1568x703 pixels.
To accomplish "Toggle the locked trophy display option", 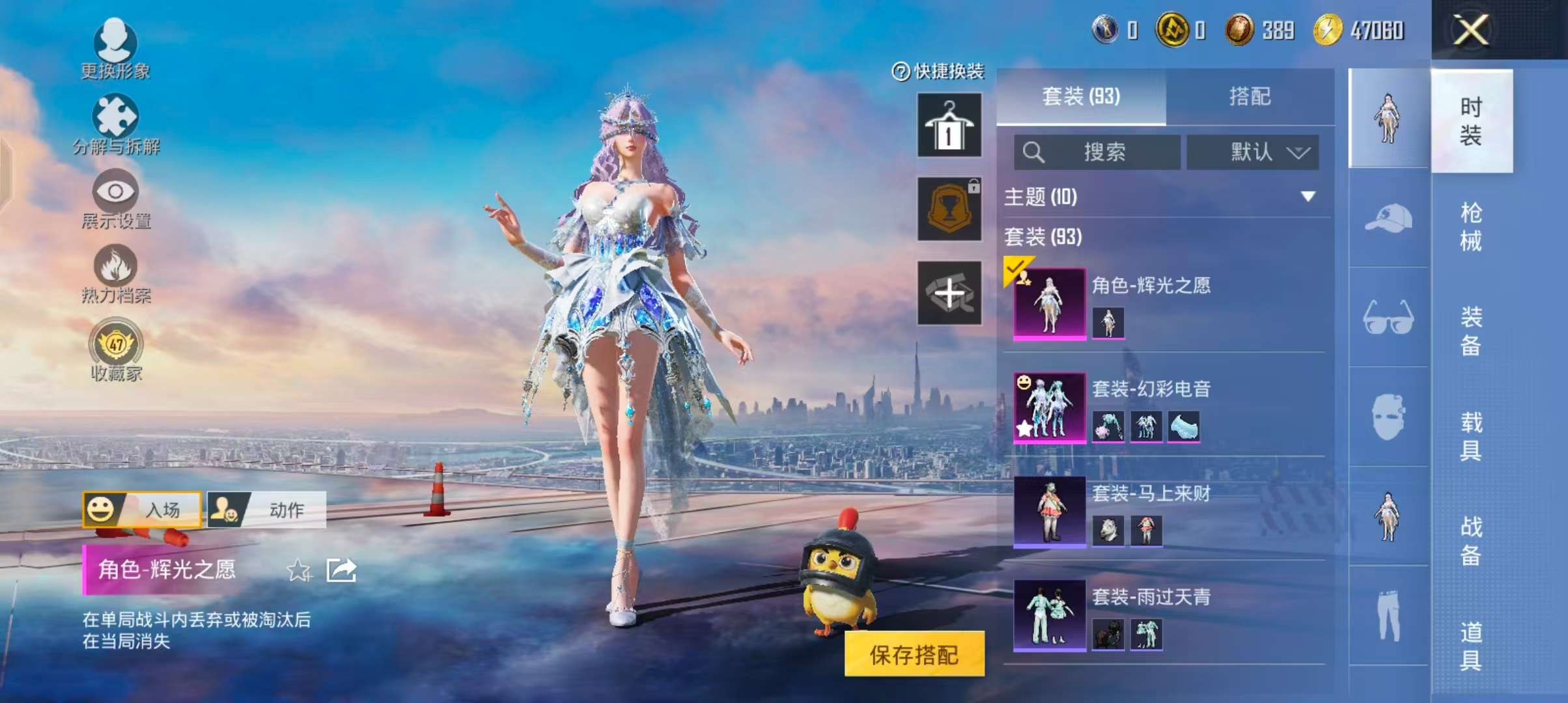I will pyautogui.click(x=949, y=210).
